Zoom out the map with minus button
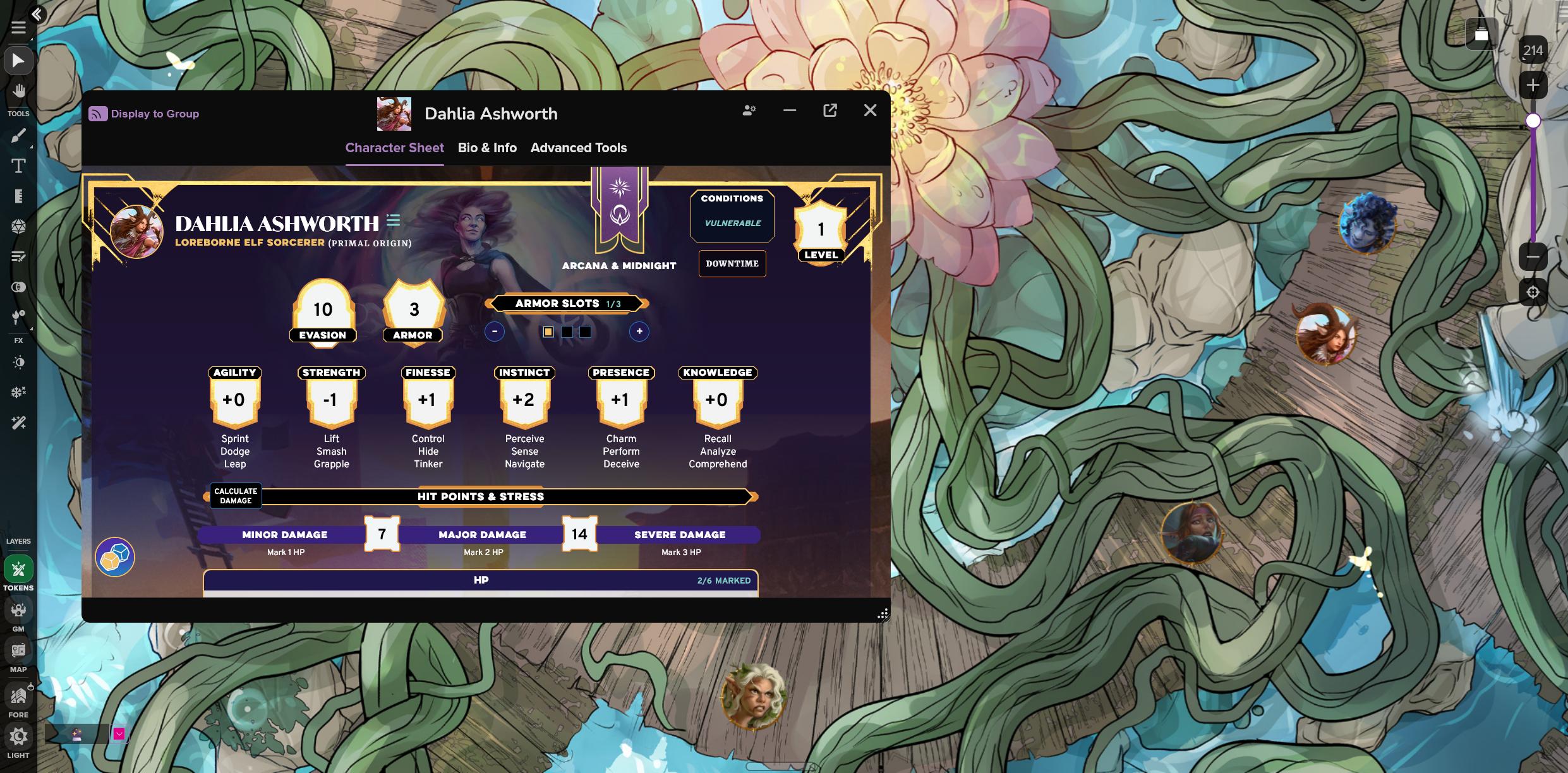Viewport: 1568px width, 773px height. (1533, 257)
